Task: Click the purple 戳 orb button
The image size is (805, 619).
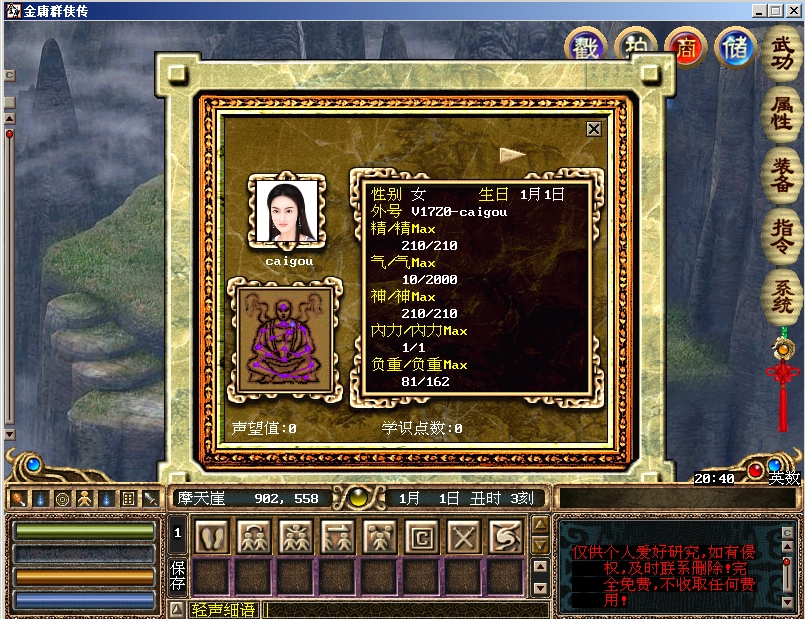Action: pos(585,48)
